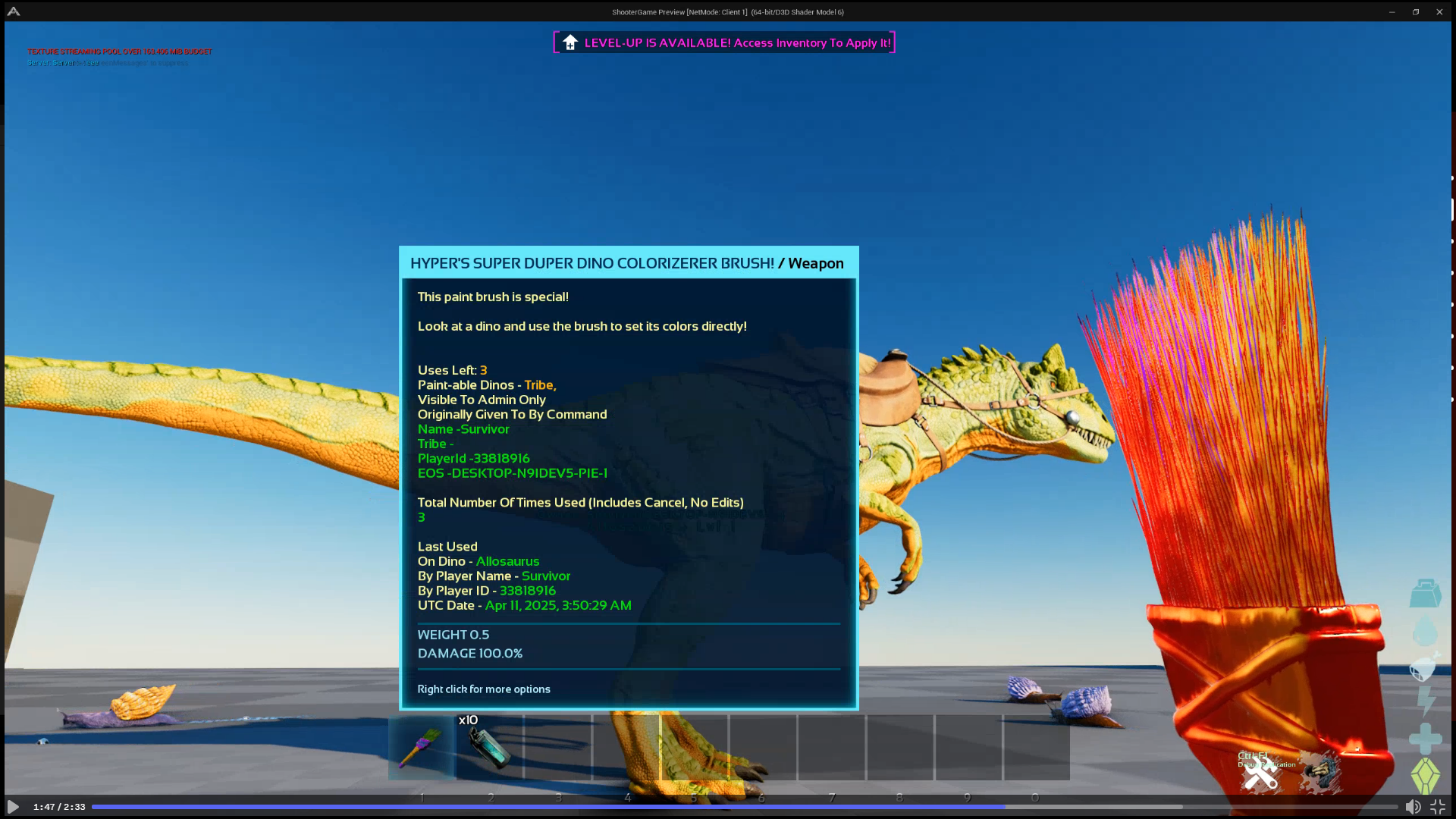Click the dodo head icon

[1321, 772]
